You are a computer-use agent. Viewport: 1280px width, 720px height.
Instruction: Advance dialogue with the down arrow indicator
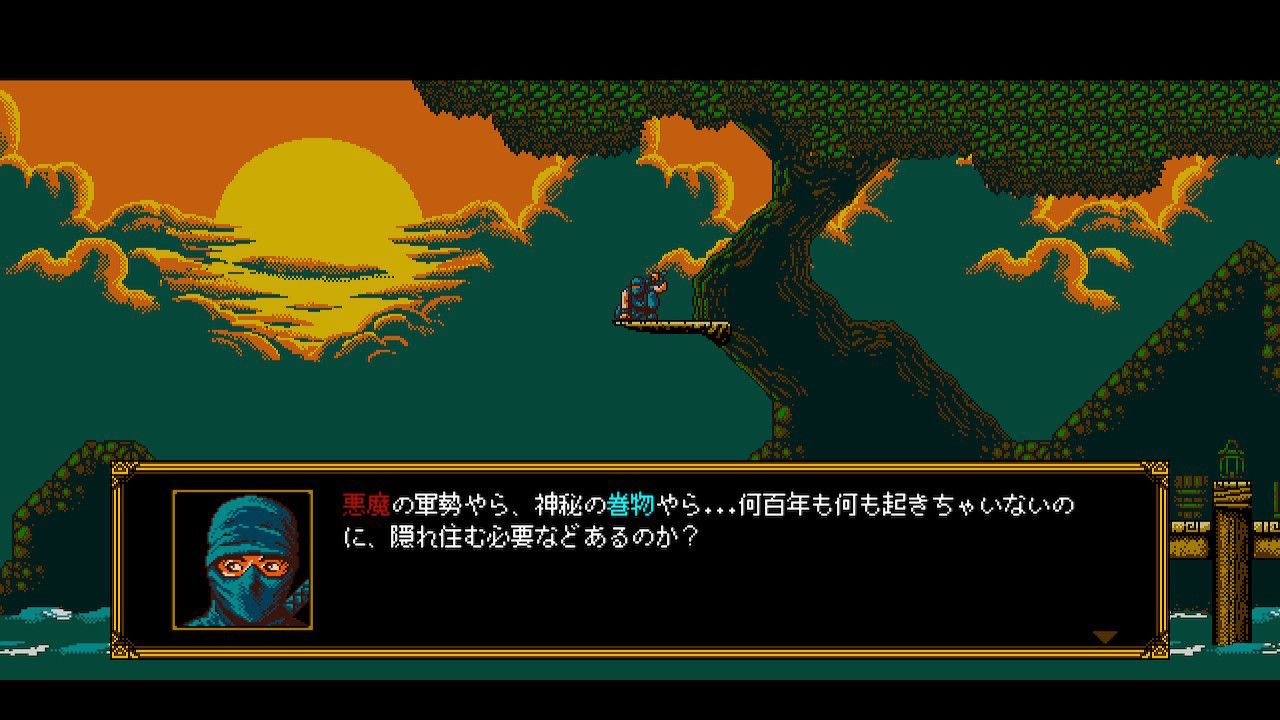[x=1106, y=634]
